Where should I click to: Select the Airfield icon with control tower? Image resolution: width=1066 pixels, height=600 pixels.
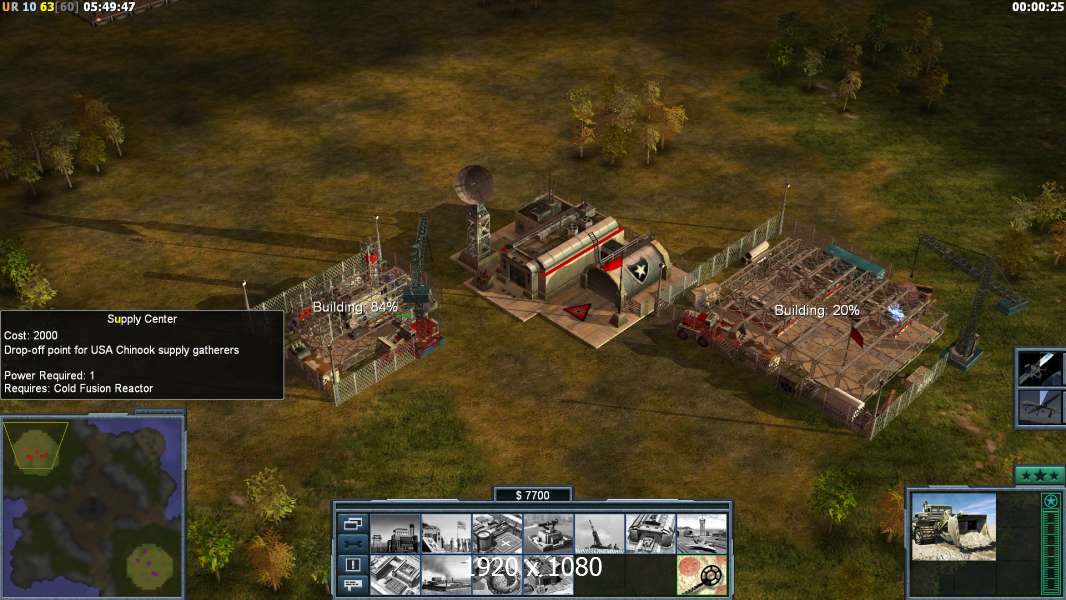[x=702, y=533]
